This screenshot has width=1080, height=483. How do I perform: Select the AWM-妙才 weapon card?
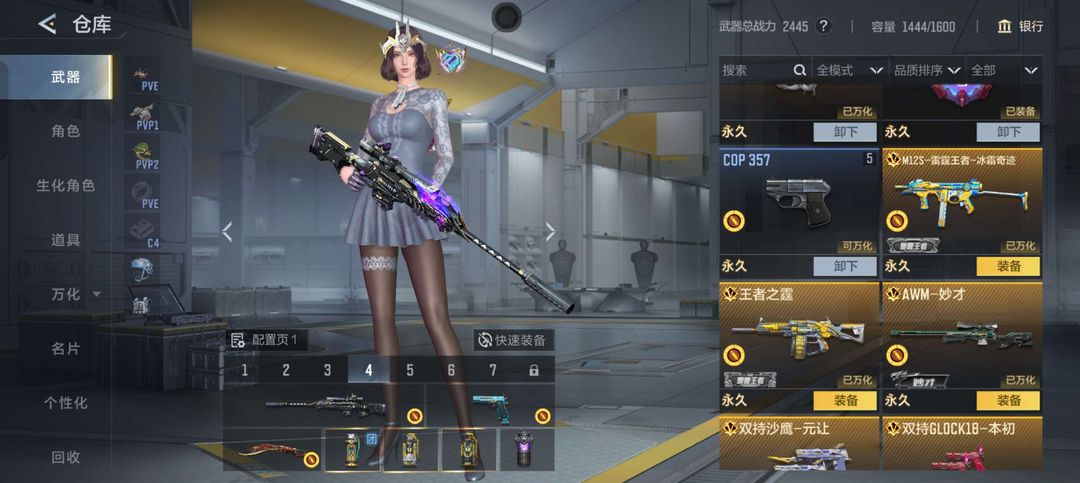tap(961, 335)
